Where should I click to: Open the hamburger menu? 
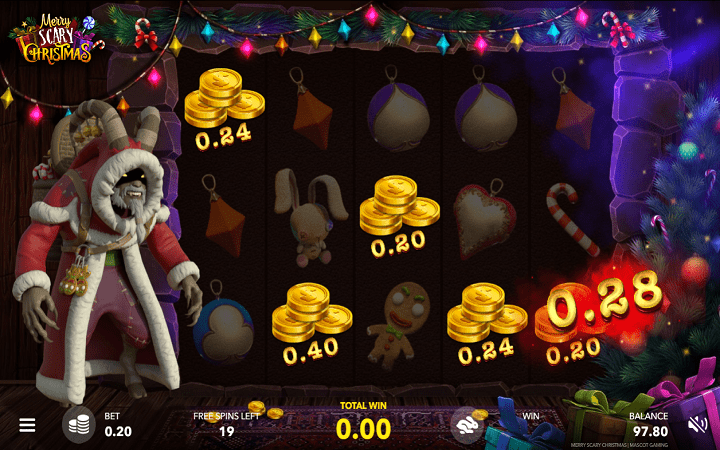point(27,425)
